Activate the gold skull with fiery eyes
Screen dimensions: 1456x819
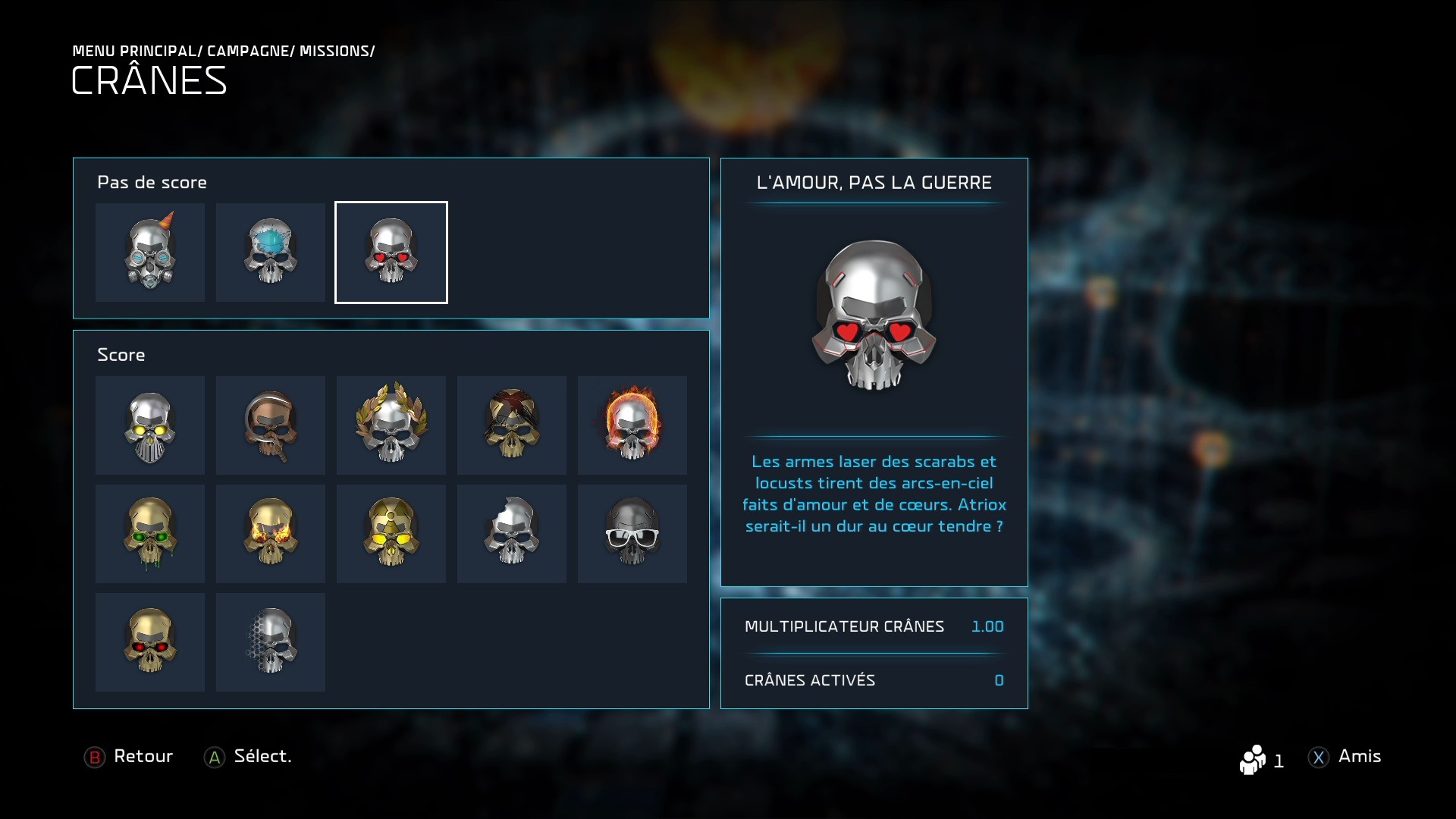point(271,534)
